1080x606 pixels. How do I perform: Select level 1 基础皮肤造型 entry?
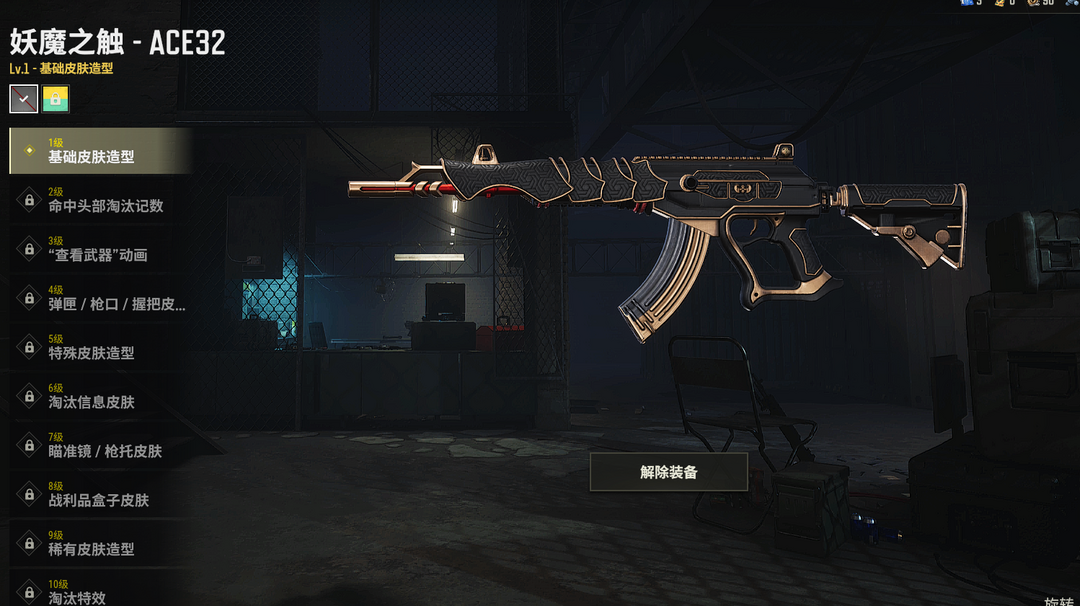pyautogui.click(x=100, y=151)
